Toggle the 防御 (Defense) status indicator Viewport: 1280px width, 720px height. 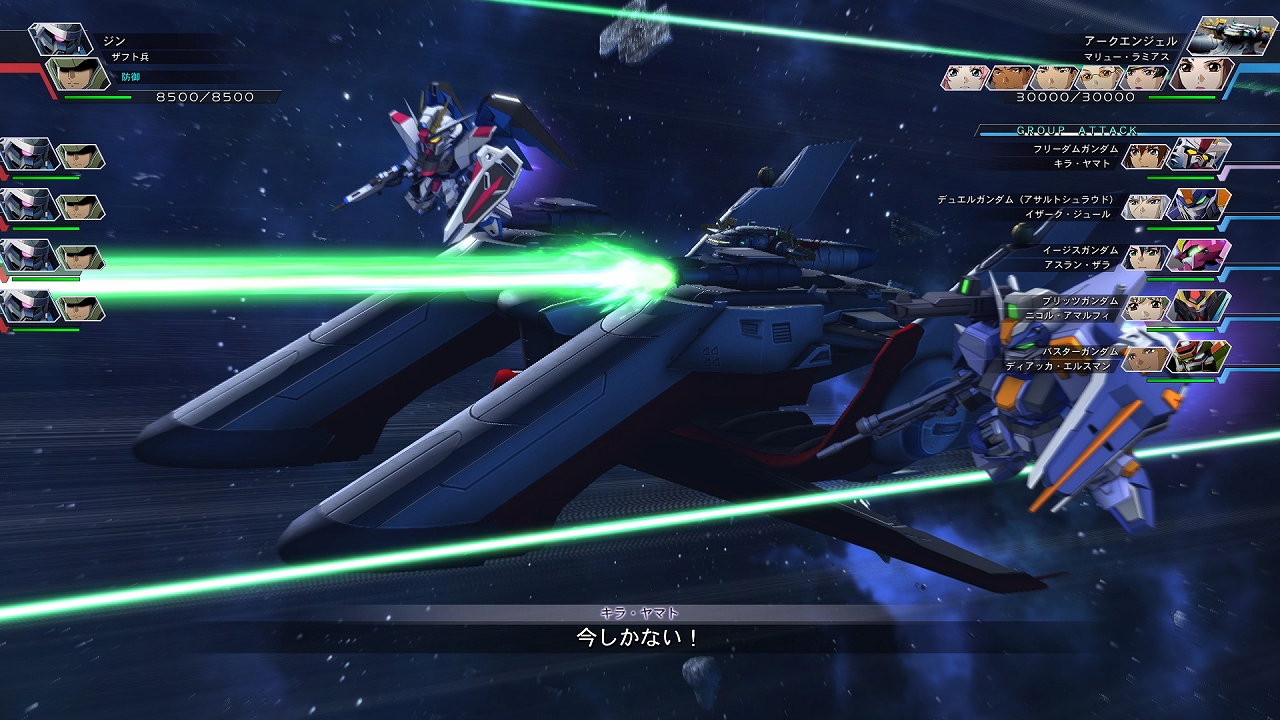tap(130, 76)
